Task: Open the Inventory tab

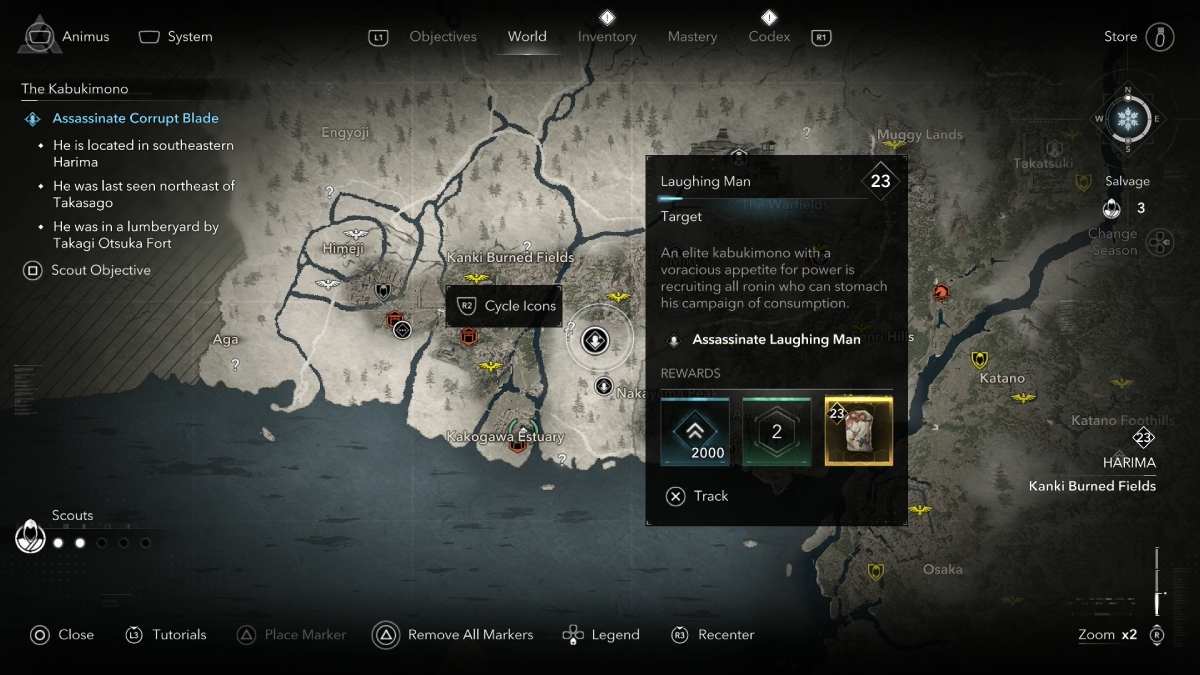Action: click(x=607, y=37)
